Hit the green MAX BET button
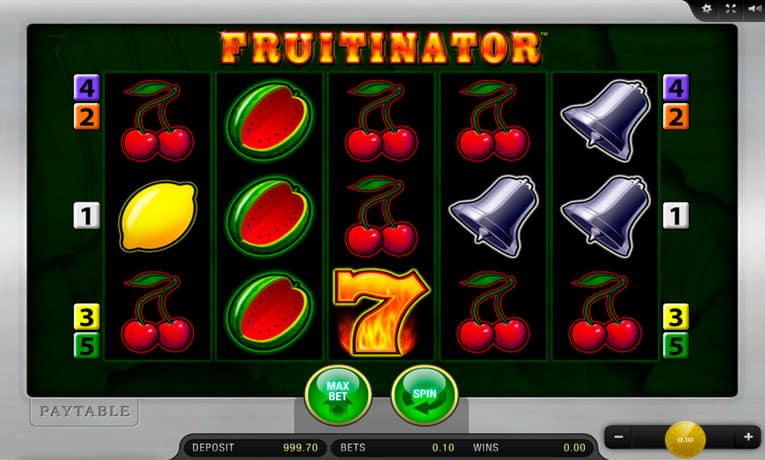 point(337,394)
